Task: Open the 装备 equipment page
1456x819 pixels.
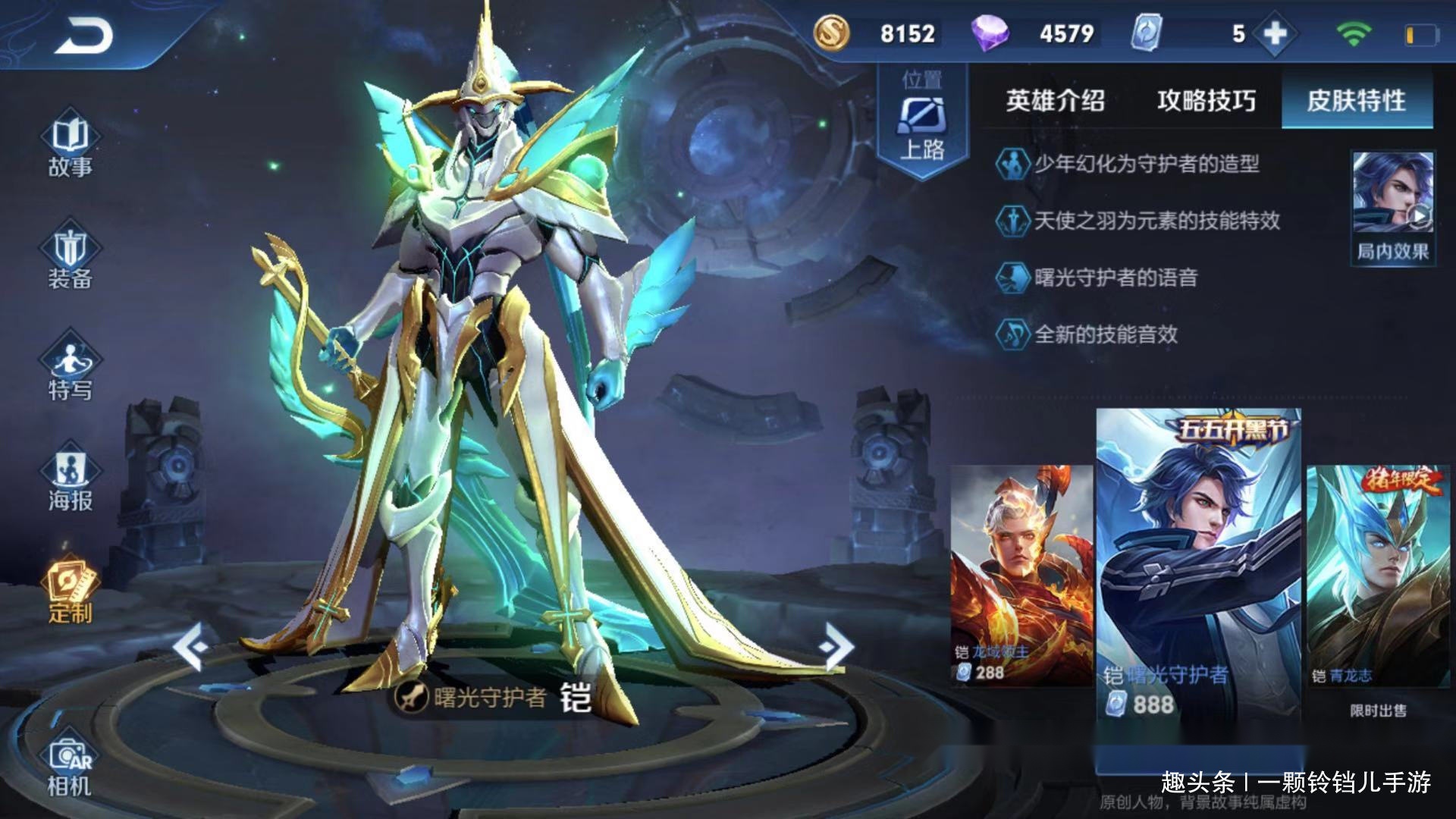Action: pyautogui.click(x=70, y=258)
